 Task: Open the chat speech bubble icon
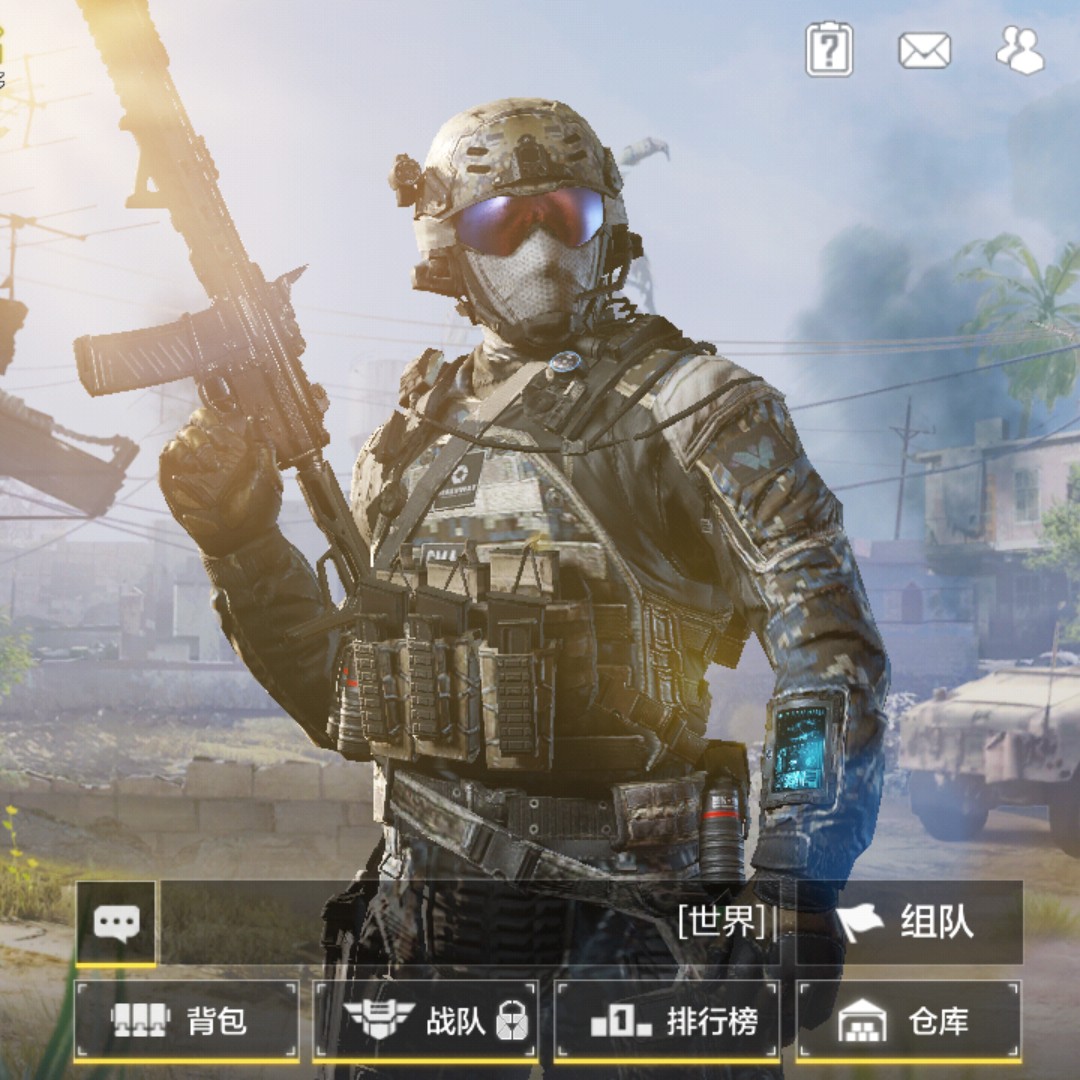116,922
